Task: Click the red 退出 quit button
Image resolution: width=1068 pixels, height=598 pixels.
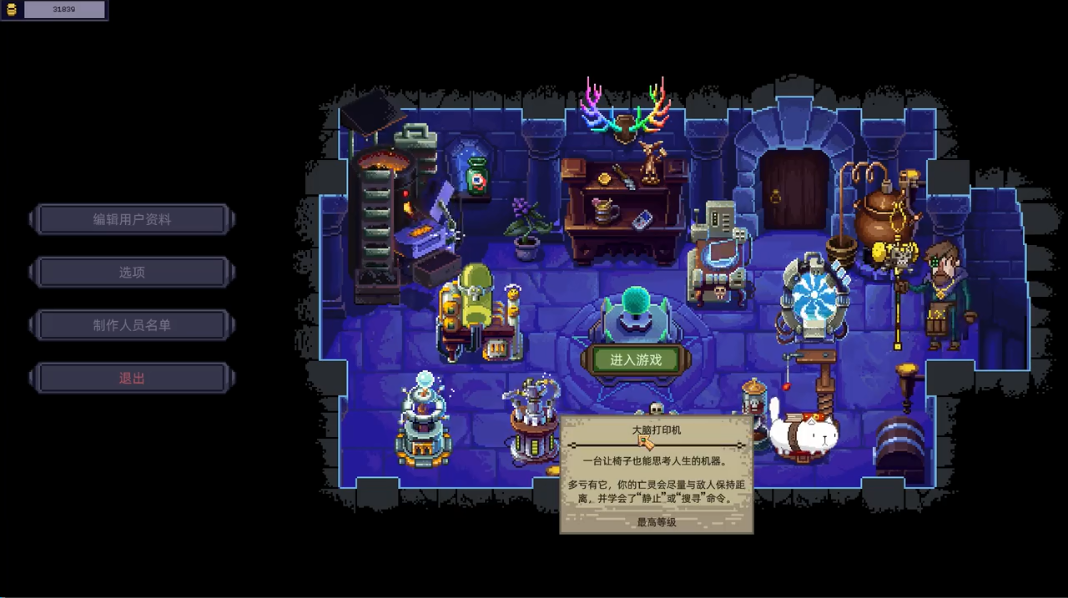Action: [x=132, y=378]
